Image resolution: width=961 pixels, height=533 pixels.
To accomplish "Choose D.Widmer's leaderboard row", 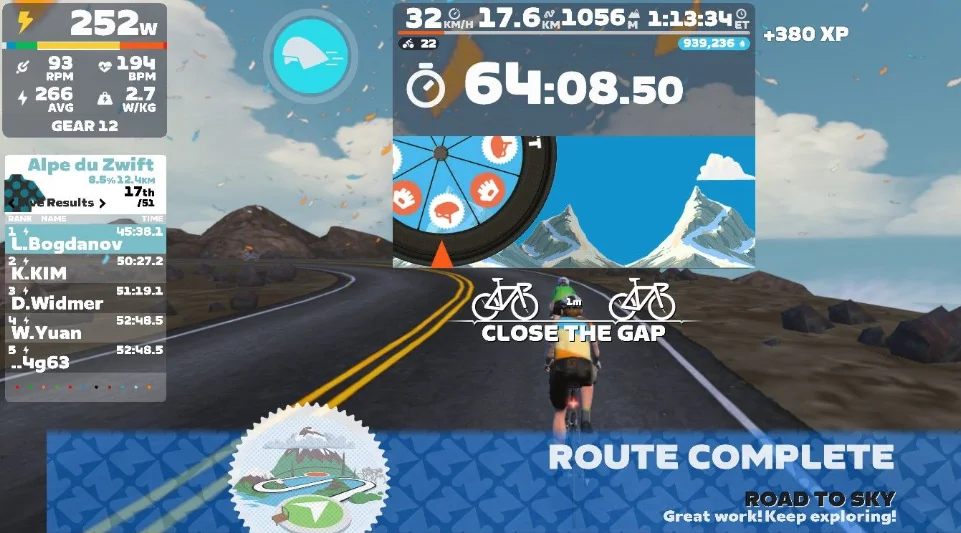I will (85, 297).
